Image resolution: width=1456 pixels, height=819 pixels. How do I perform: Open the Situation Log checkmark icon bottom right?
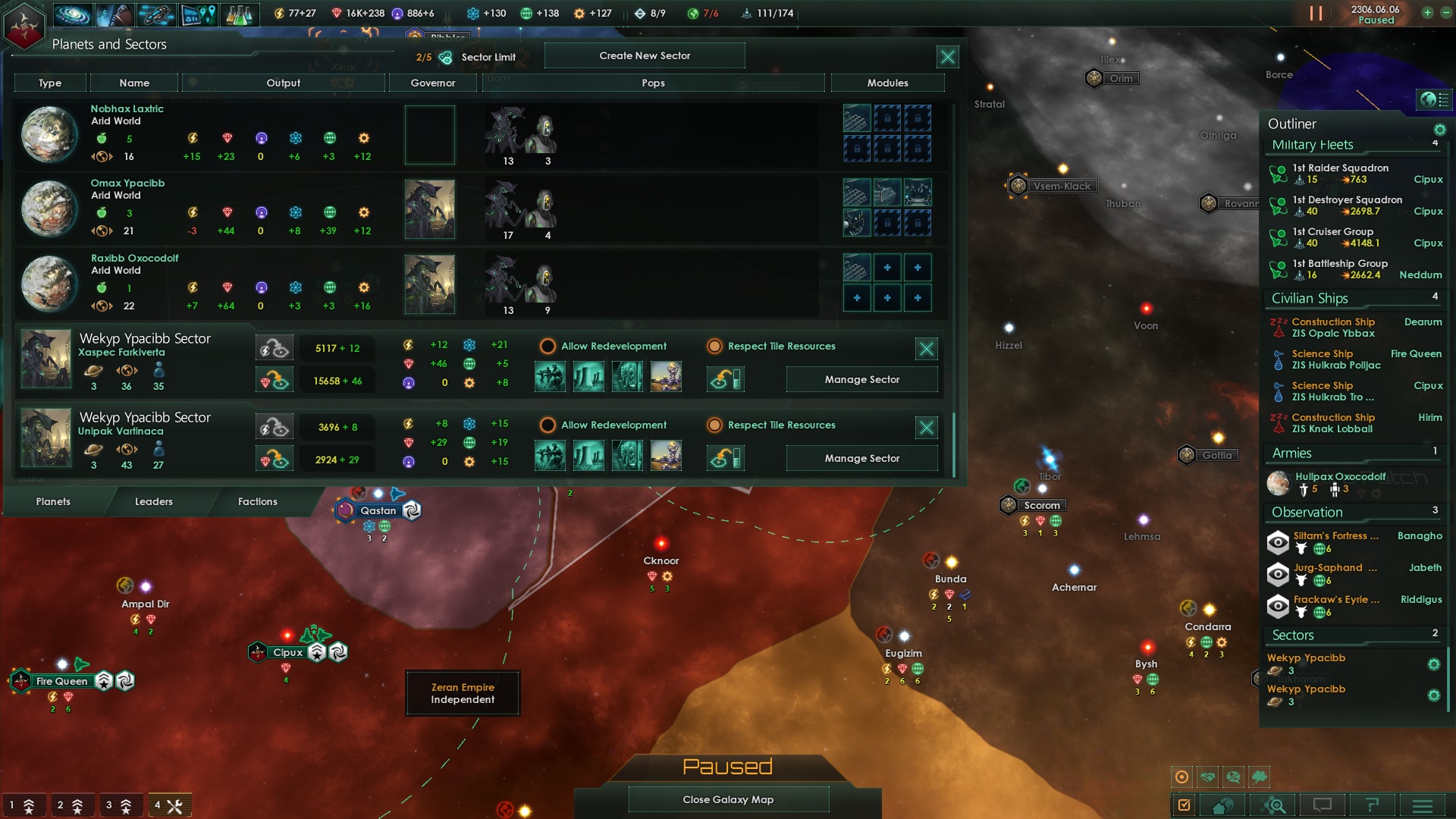1183,805
